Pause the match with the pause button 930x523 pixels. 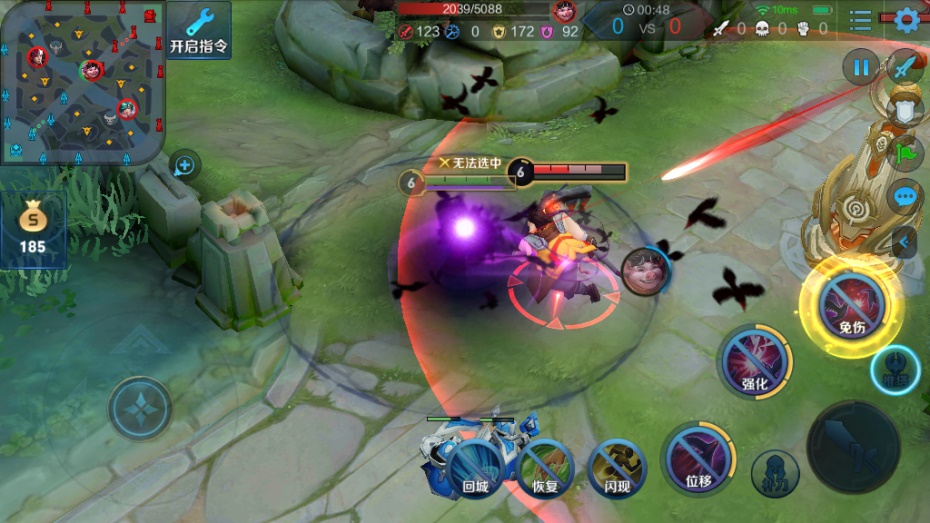(860, 68)
